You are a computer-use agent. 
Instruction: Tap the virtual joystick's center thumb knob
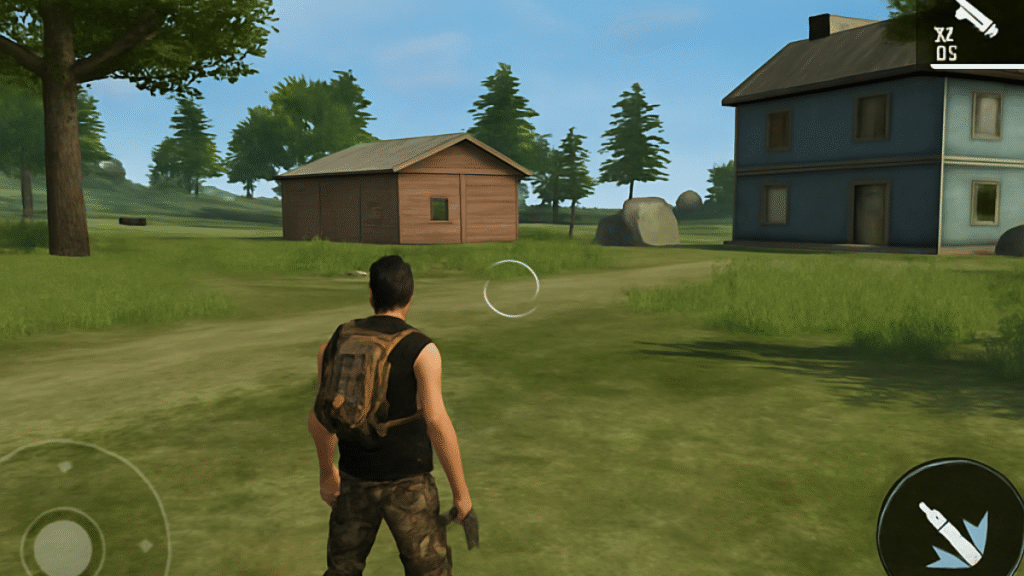(x=63, y=545)
